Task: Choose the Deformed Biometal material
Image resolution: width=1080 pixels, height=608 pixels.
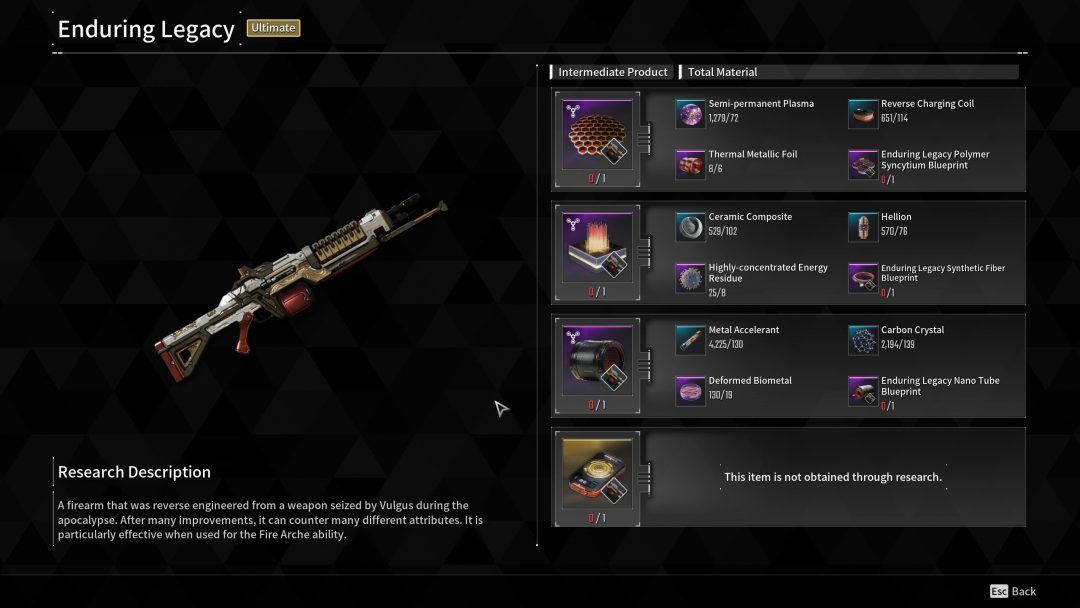Action: 690,390
